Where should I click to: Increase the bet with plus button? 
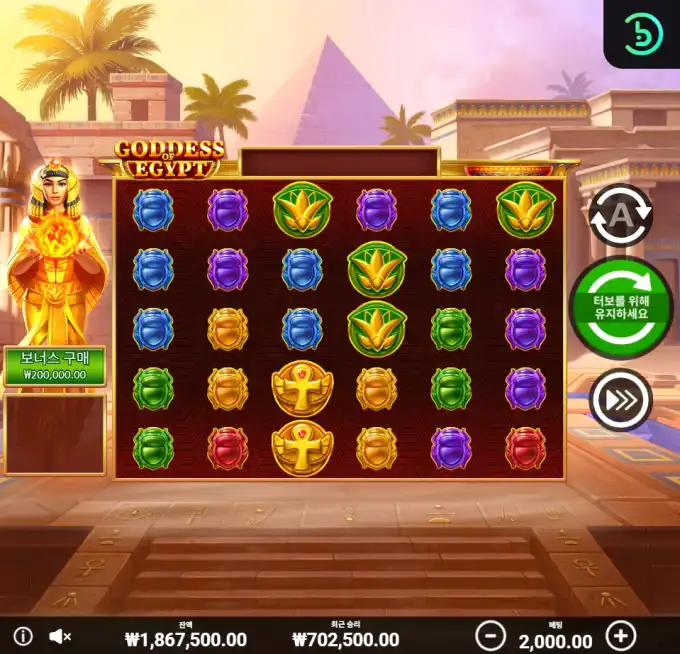pos(621,636)
